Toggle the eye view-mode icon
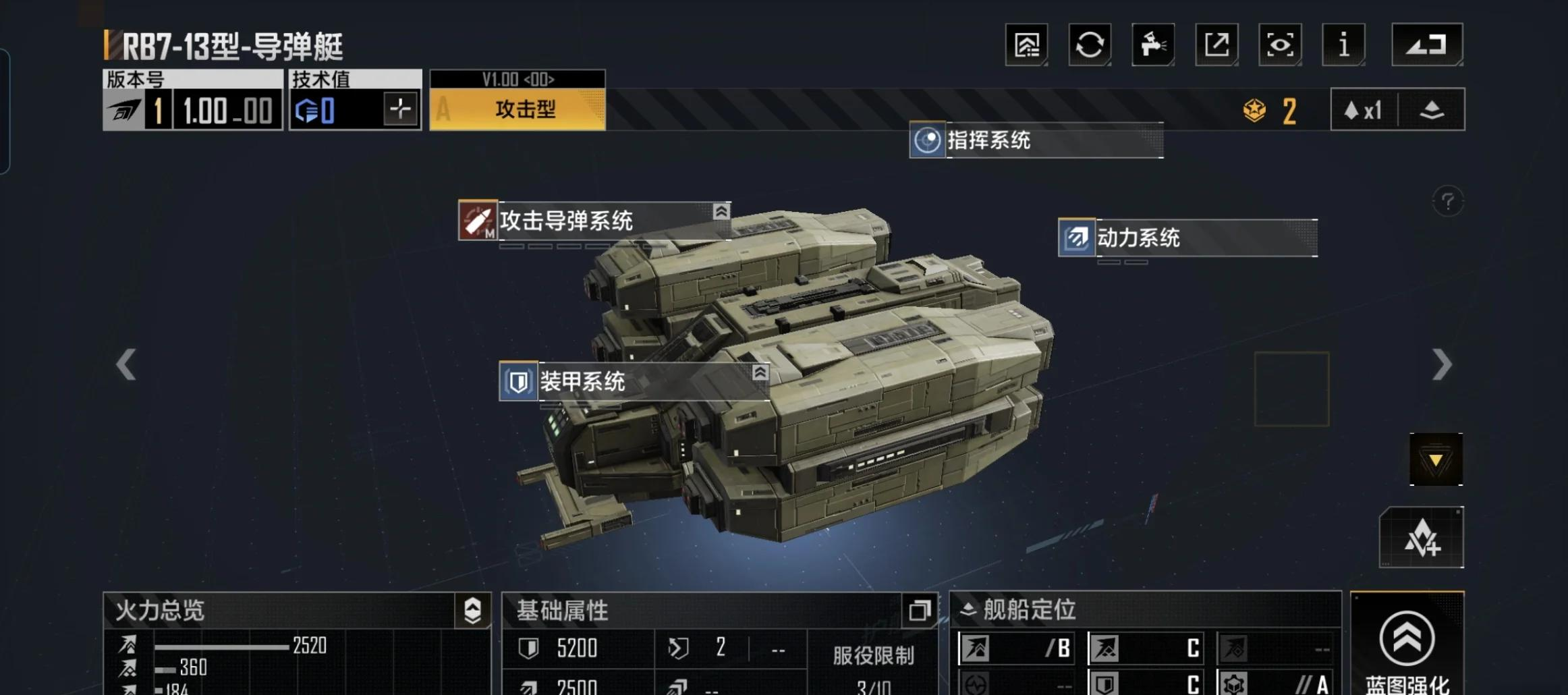Viewport: 1568px width, 695px height. 1280,45
